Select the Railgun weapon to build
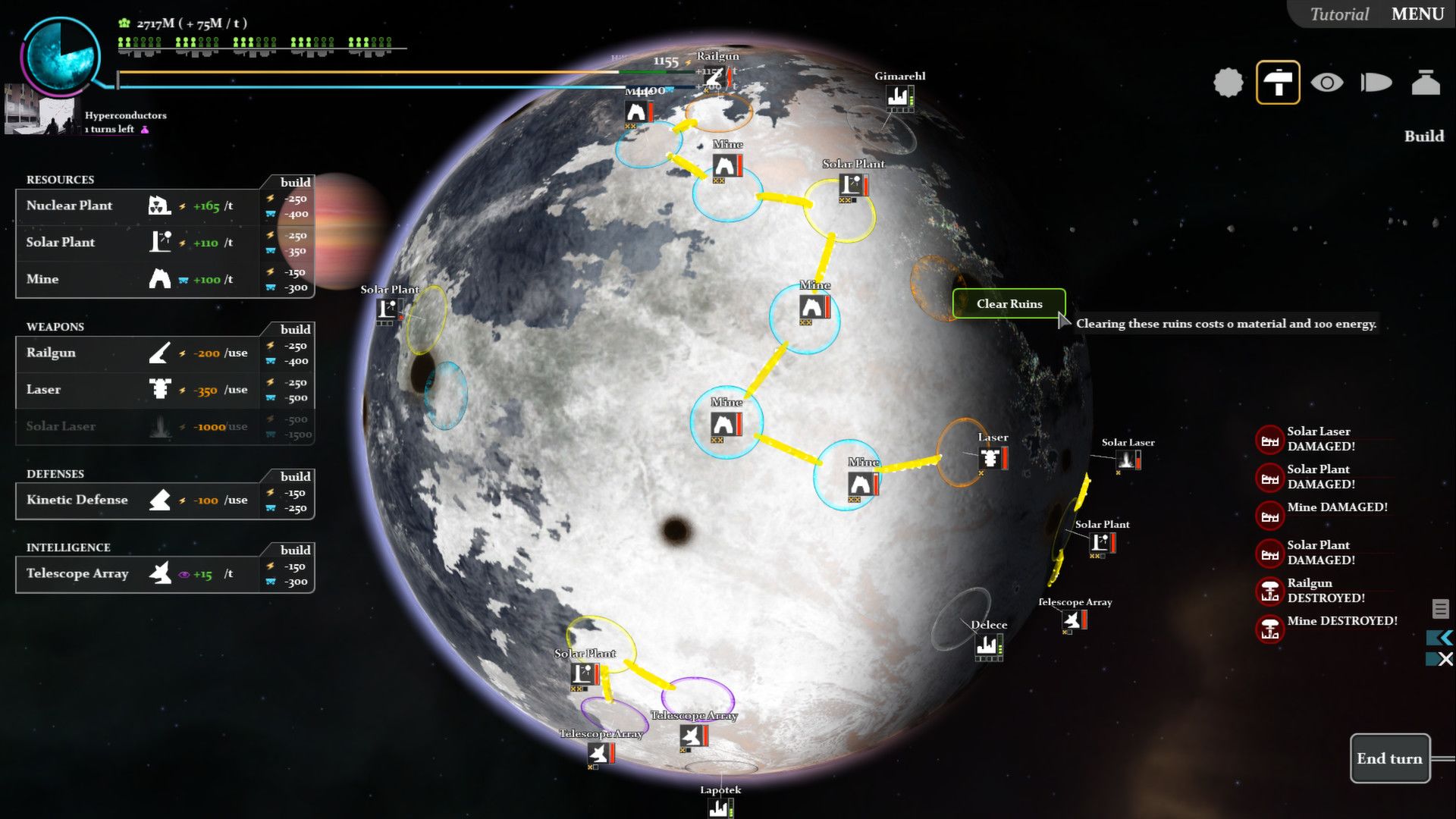This screenshot has height=819, width=1456. pyautogui.click(x=136, y=353)
